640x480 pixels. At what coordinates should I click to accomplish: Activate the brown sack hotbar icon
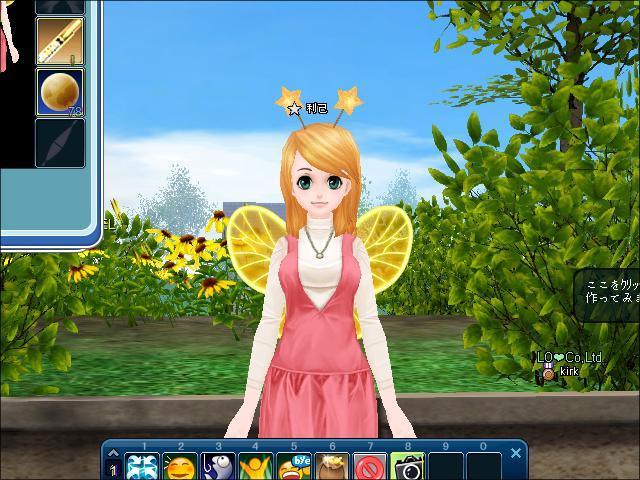pyautogui.click(x=332, y=466)
